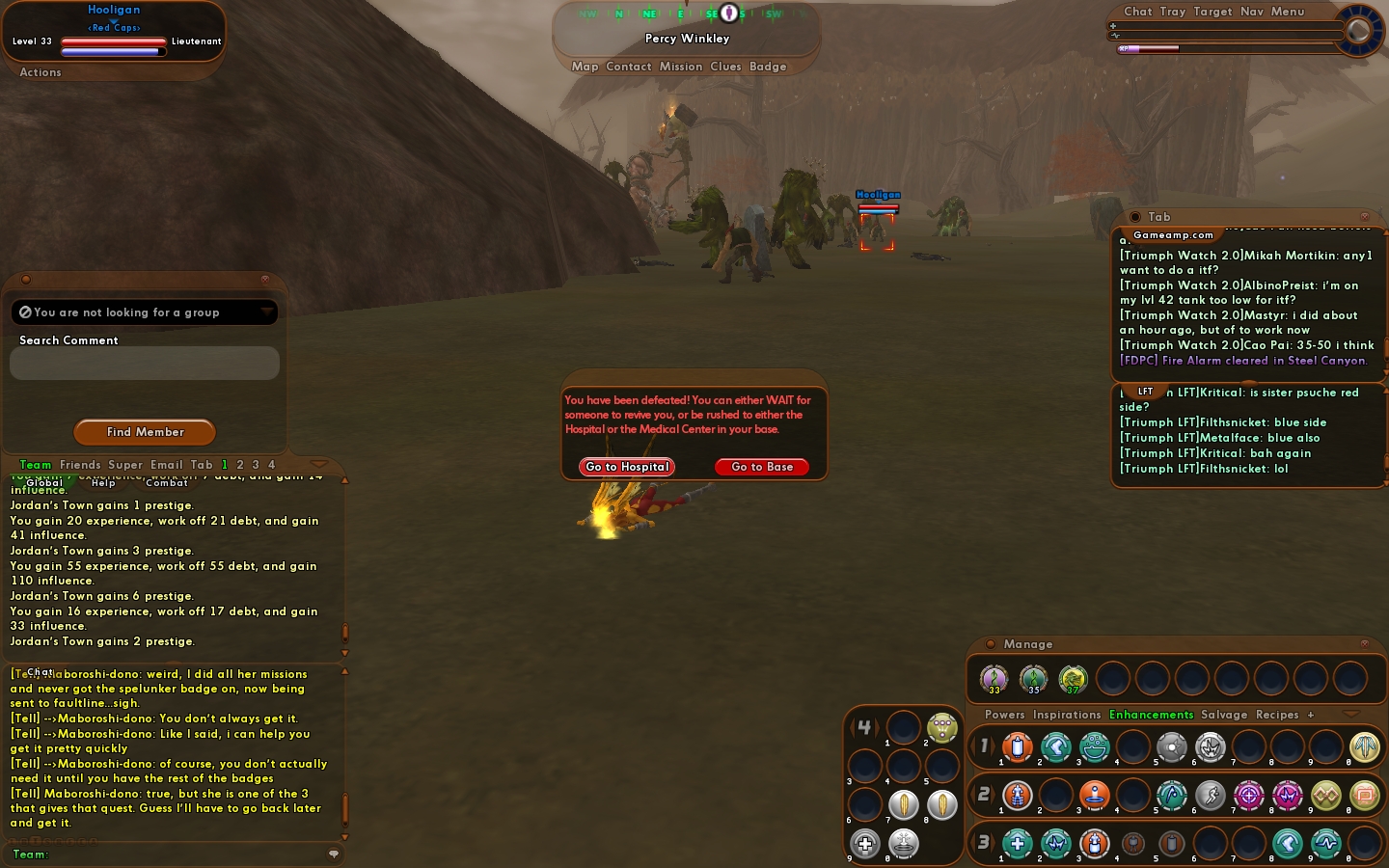Image resolution: width=1389 pixels, height=868 pixels.
Task: Open the Map from navigation bar
Action: click(x=585, y=67)
